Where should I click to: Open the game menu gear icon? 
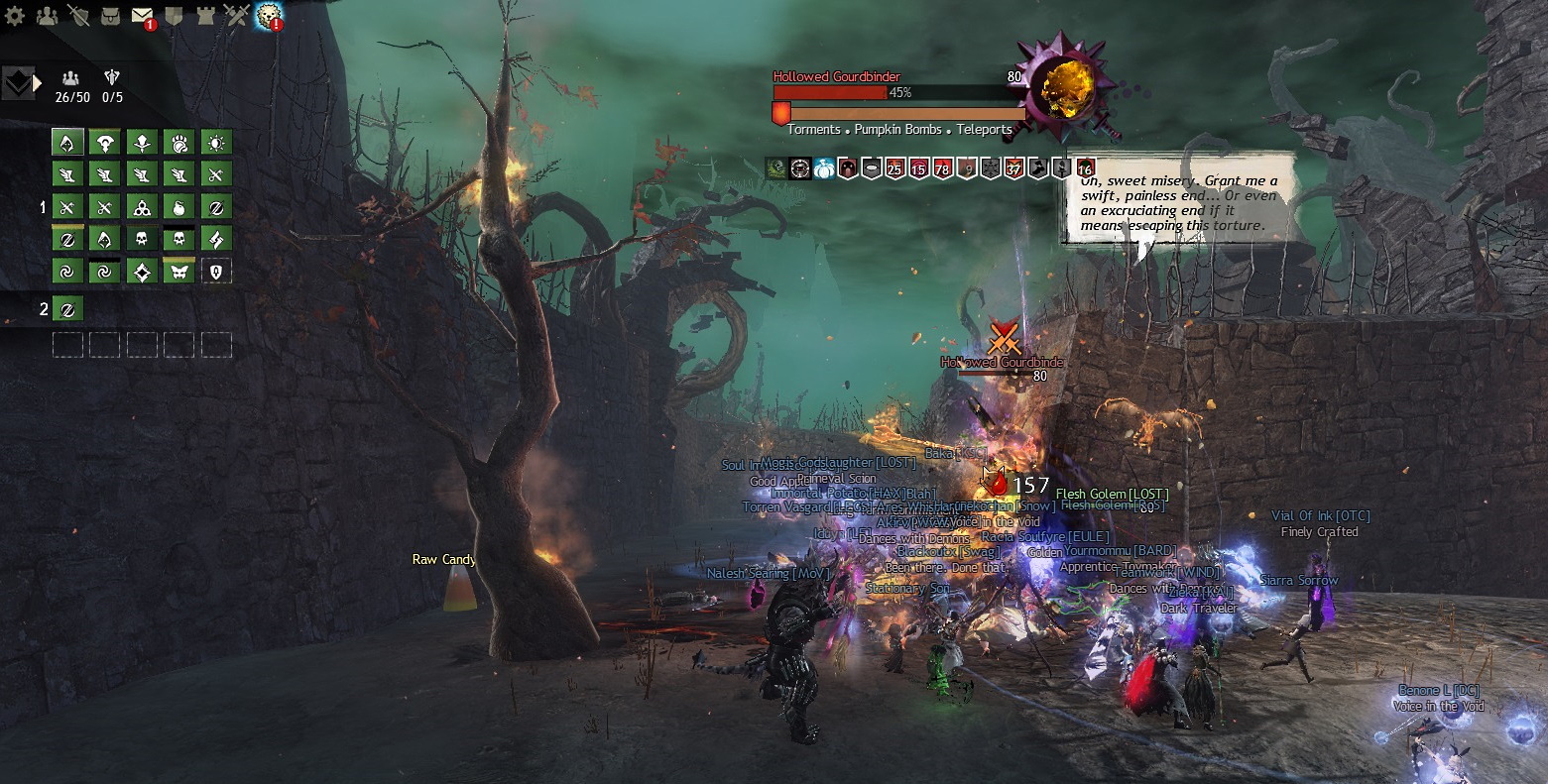pyautogui.click(x=15, y=15)
